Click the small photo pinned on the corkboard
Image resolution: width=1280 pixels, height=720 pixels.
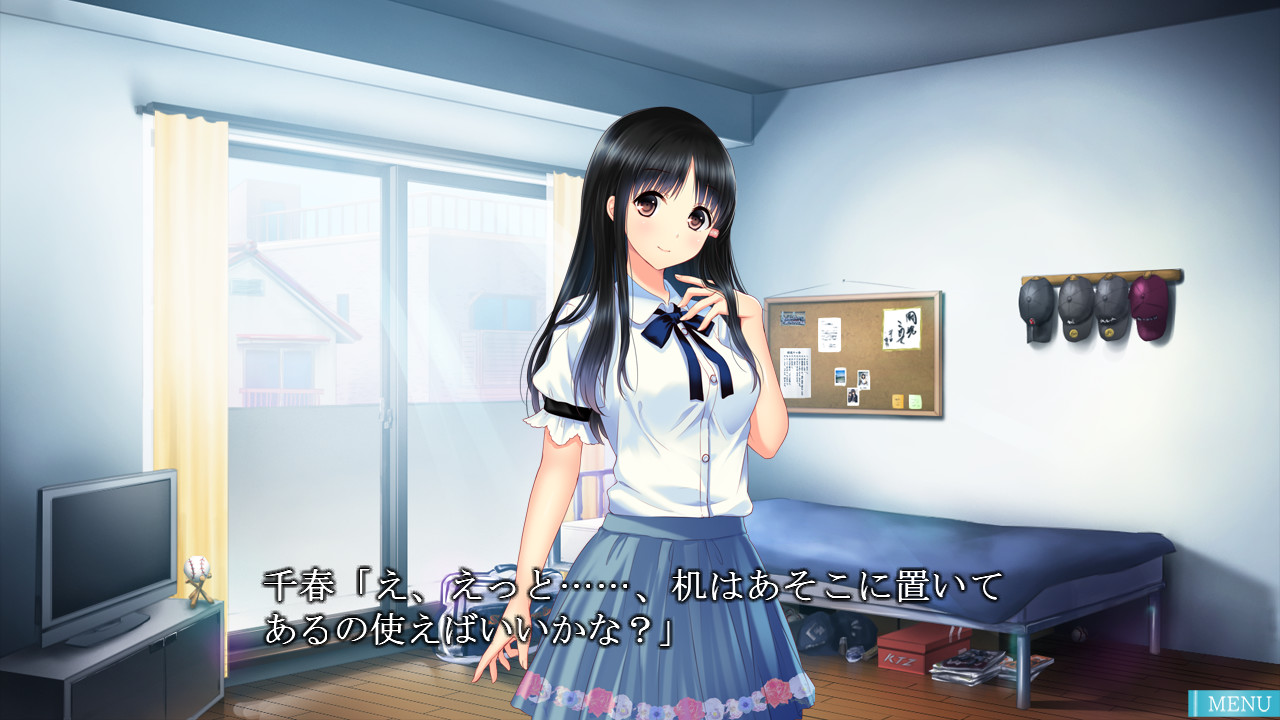(x=863, y=378)
